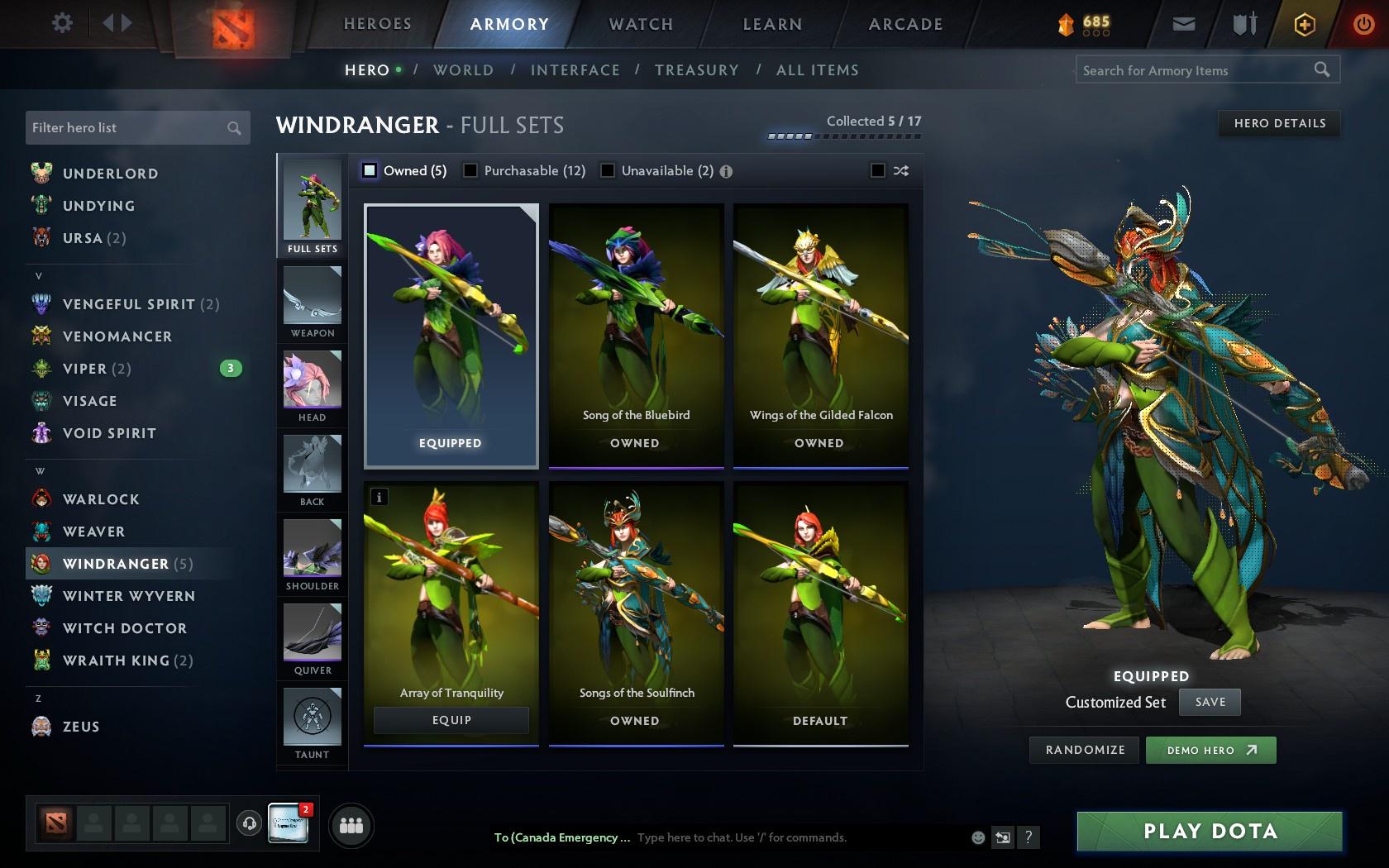Open the emoticon picker in chat bar

(978, 837)
